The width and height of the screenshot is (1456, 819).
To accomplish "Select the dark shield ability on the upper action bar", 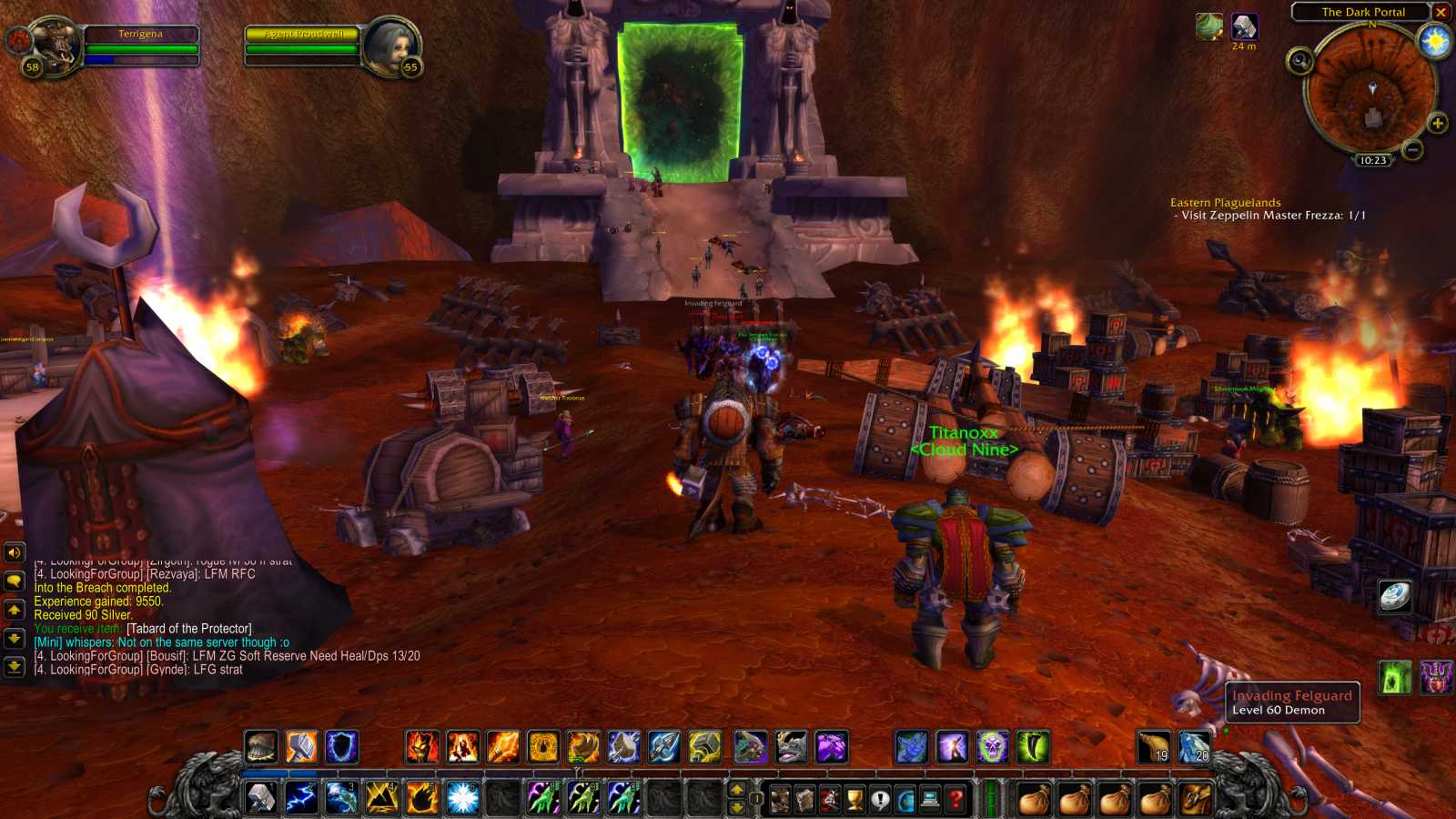I will (341, 747).
